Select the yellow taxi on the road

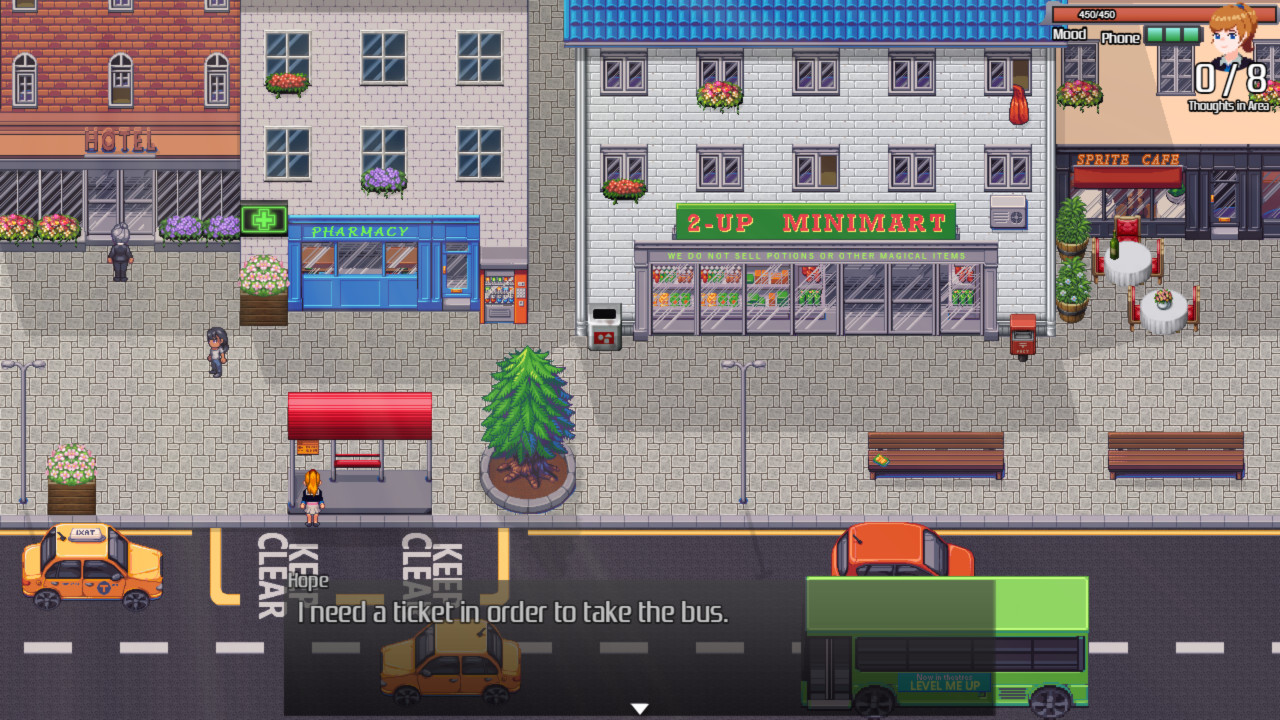tap(90, 565)
